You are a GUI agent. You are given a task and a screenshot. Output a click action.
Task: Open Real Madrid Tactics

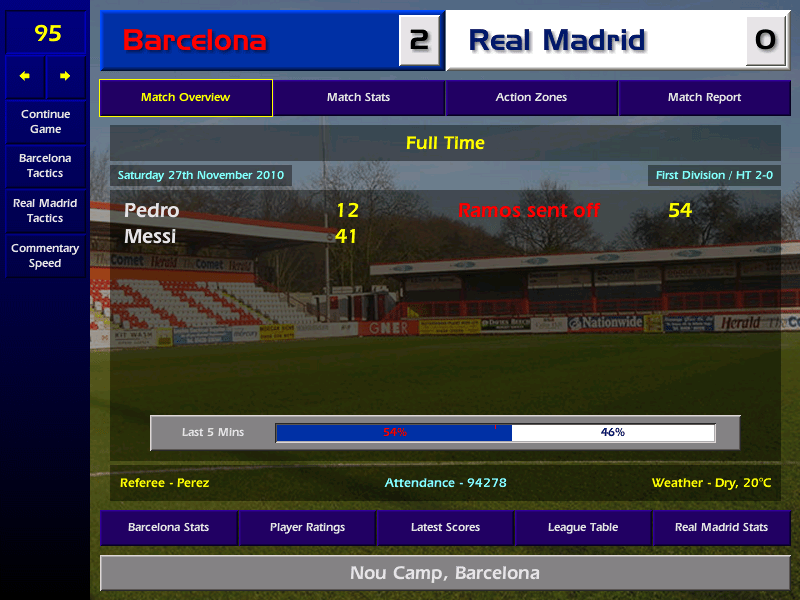[45, 211]
